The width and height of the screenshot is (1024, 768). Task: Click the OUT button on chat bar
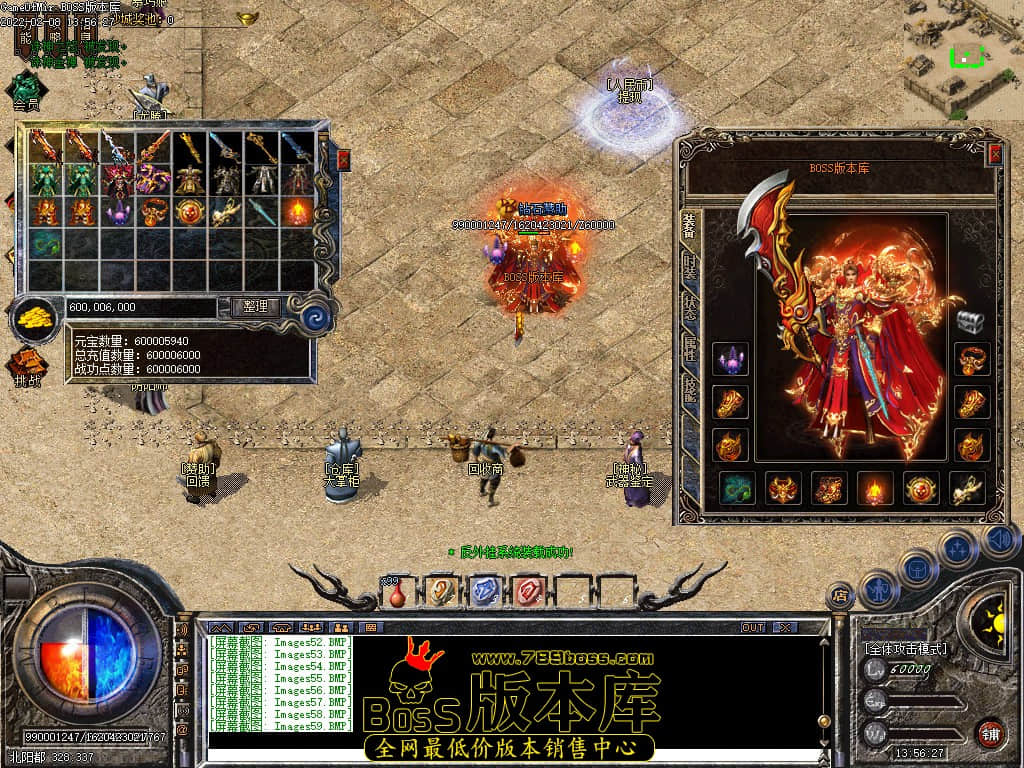(752, 627)
